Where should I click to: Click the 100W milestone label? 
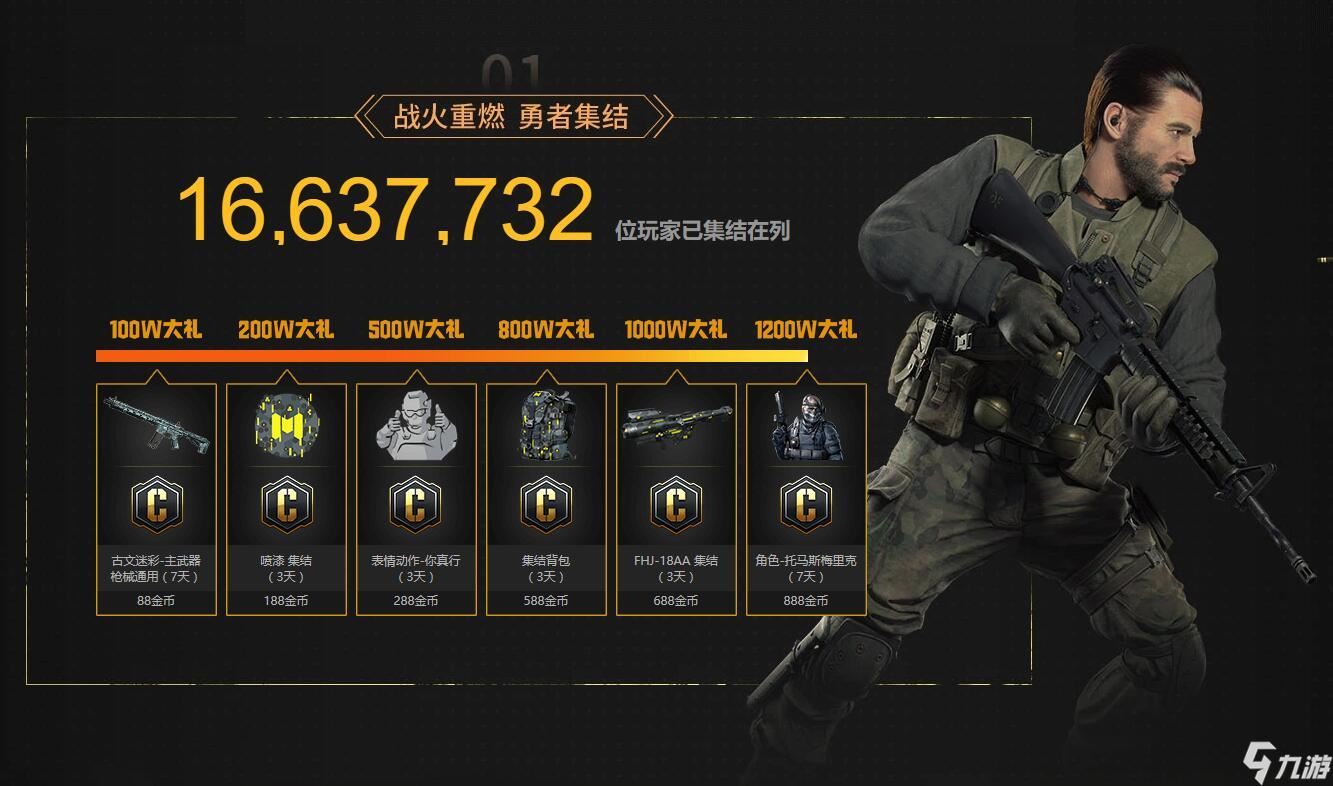pos(156,330)
